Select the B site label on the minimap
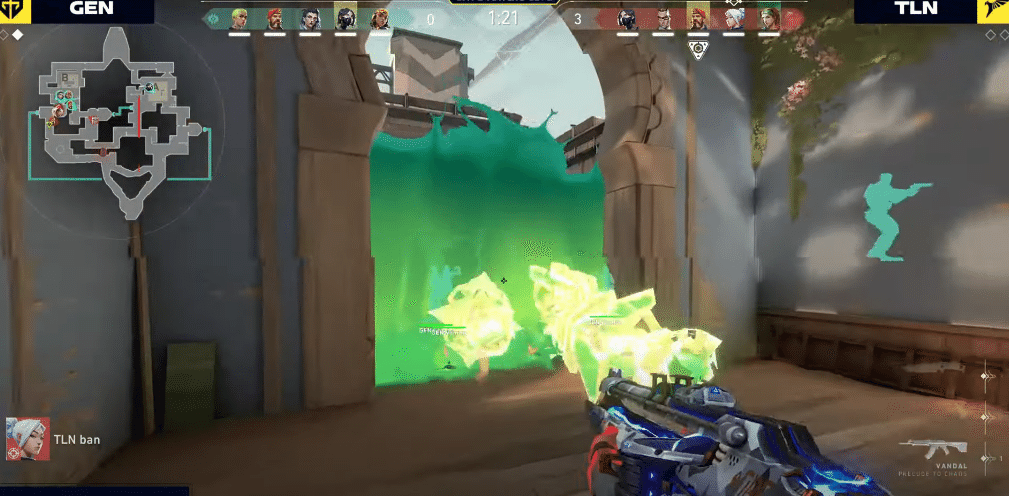Viewport: 1009px width, 496px height. coord(66,76)
